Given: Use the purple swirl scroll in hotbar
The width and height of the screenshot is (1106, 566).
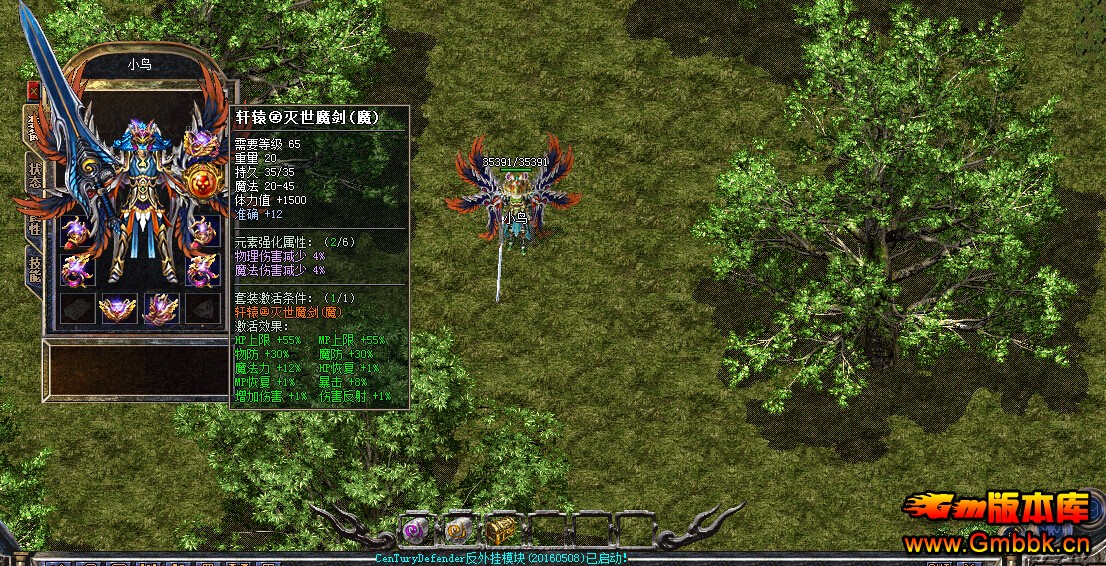Looking at the screenshot, I should pos(415,528).
